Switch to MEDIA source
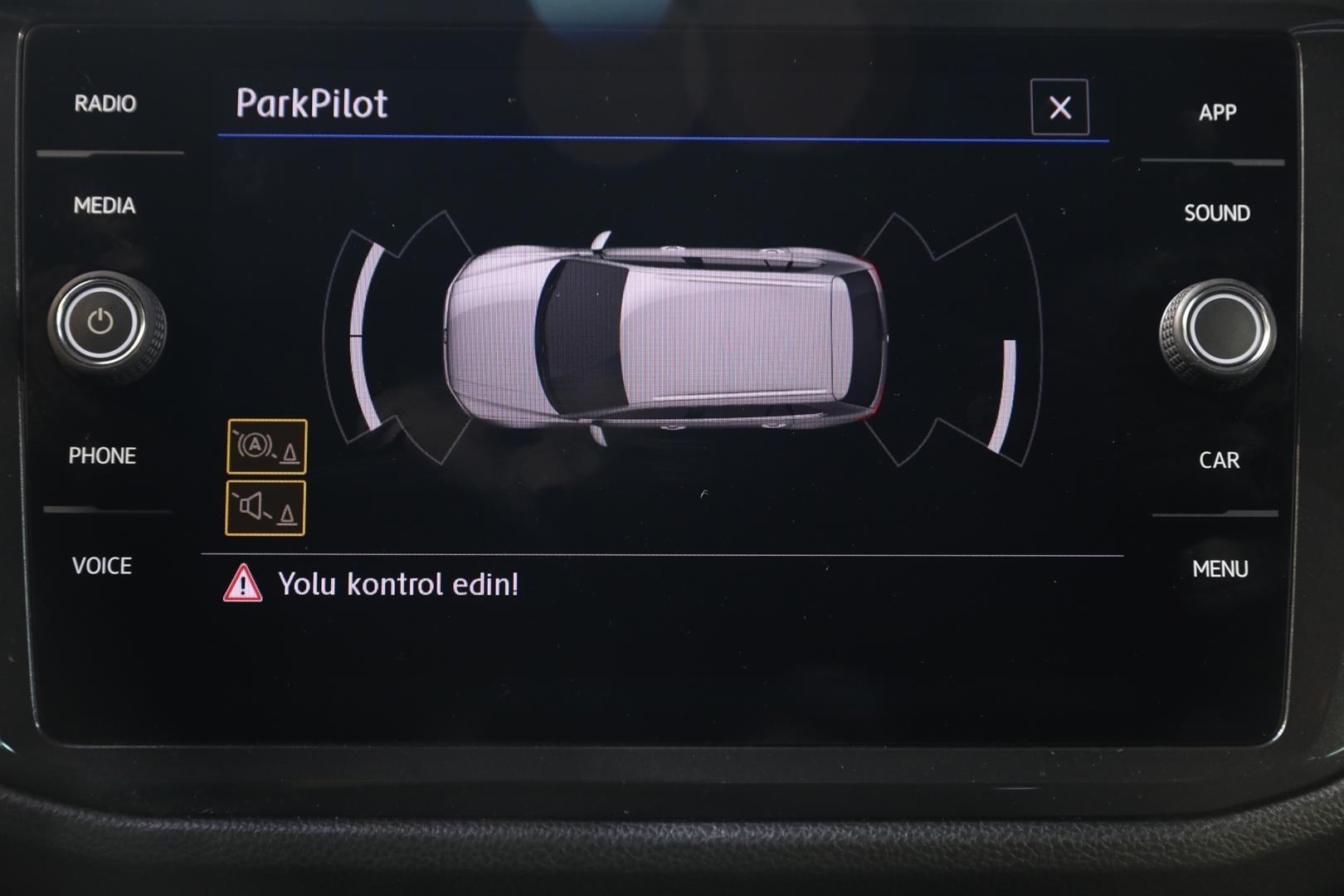 pos(105,205)
